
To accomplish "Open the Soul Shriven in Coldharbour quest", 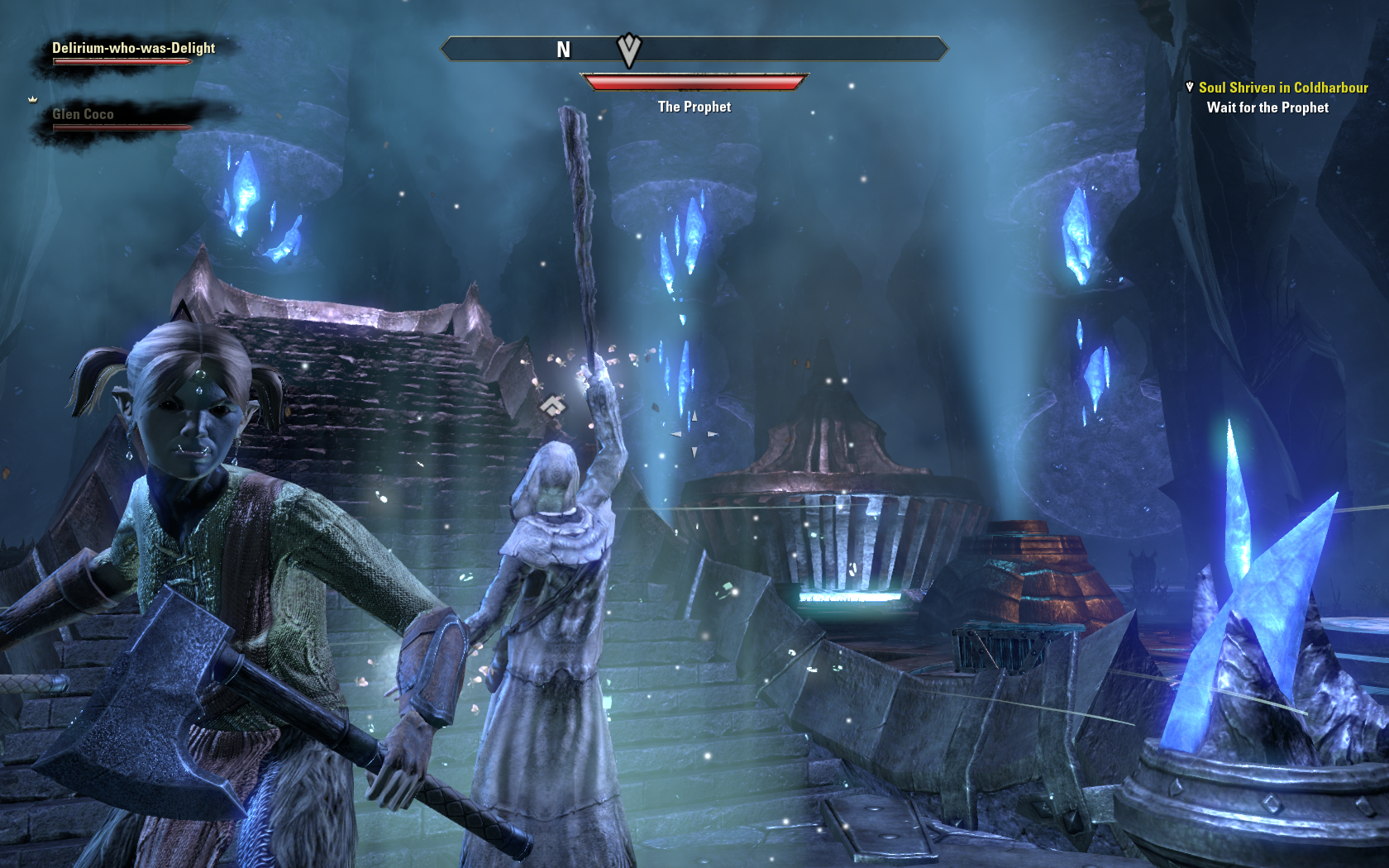I will coord(1282,88).
